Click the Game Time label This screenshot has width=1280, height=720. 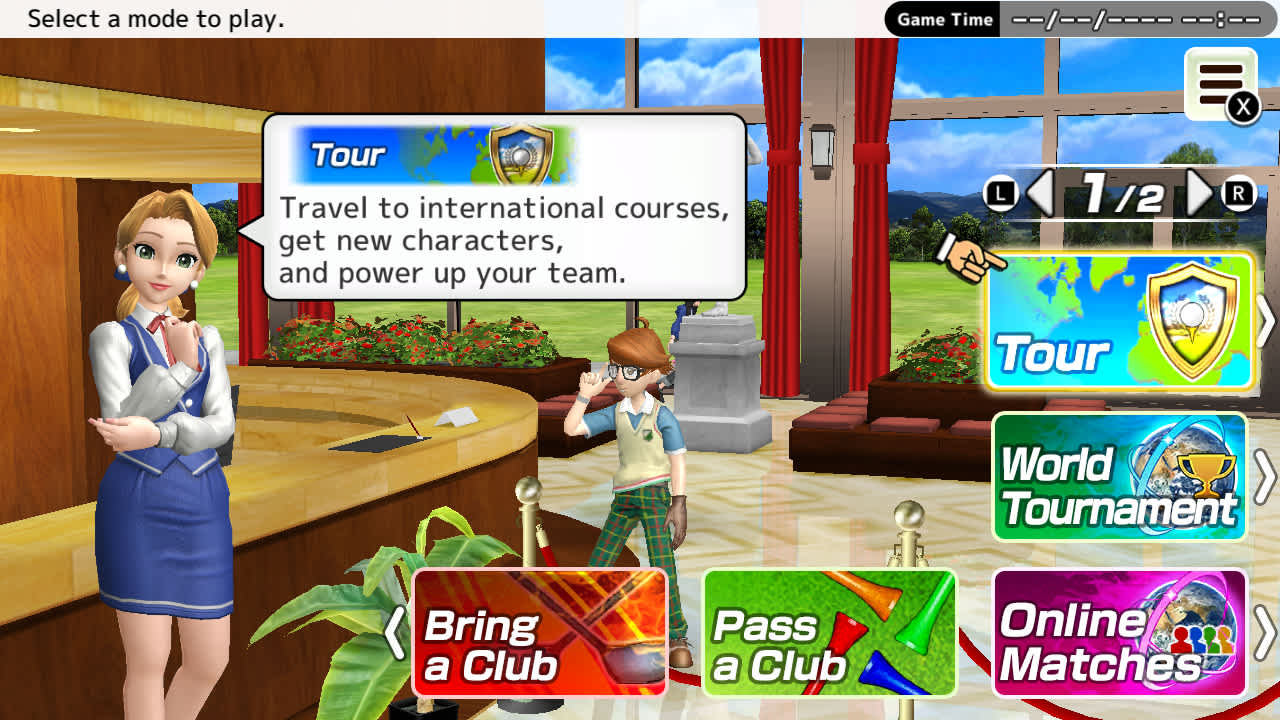point(941,18)
